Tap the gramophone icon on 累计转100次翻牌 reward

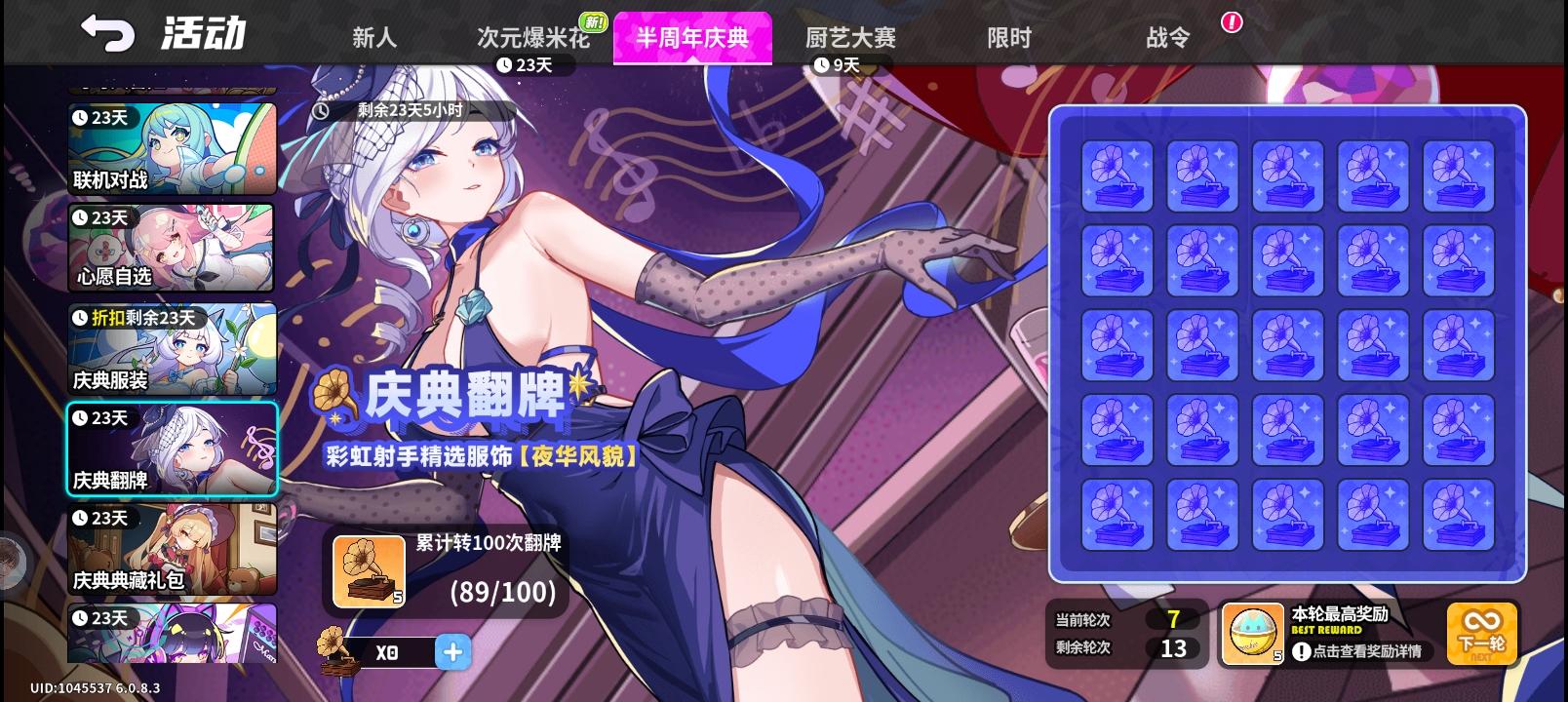[x=368, y=568]
